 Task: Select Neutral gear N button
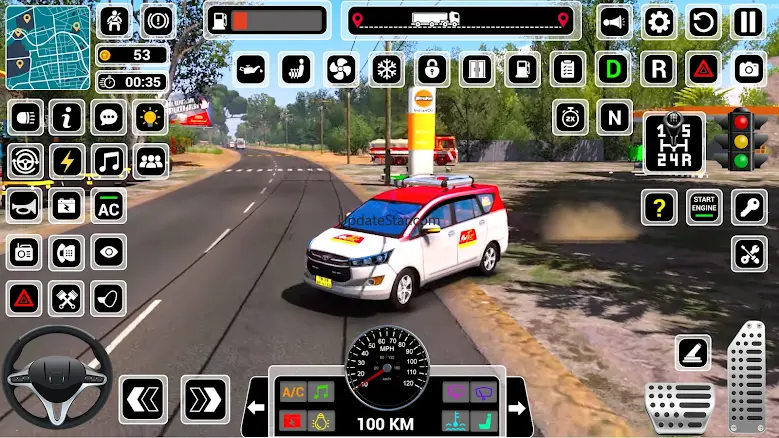tap(614, 116)
